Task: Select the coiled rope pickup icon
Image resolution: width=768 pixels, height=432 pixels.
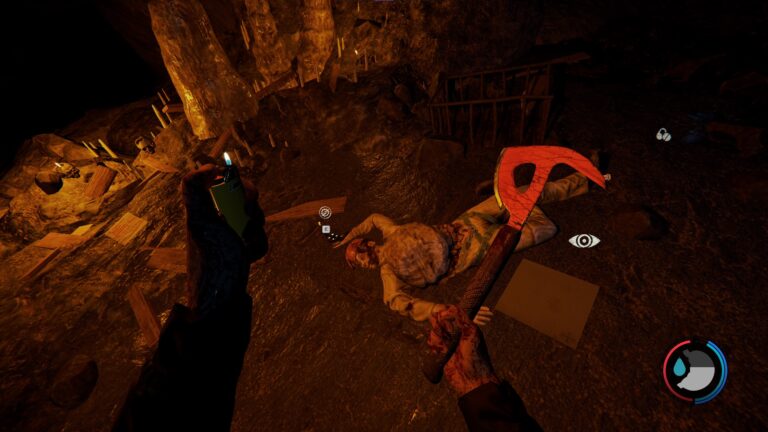Action: pos(325,212)
